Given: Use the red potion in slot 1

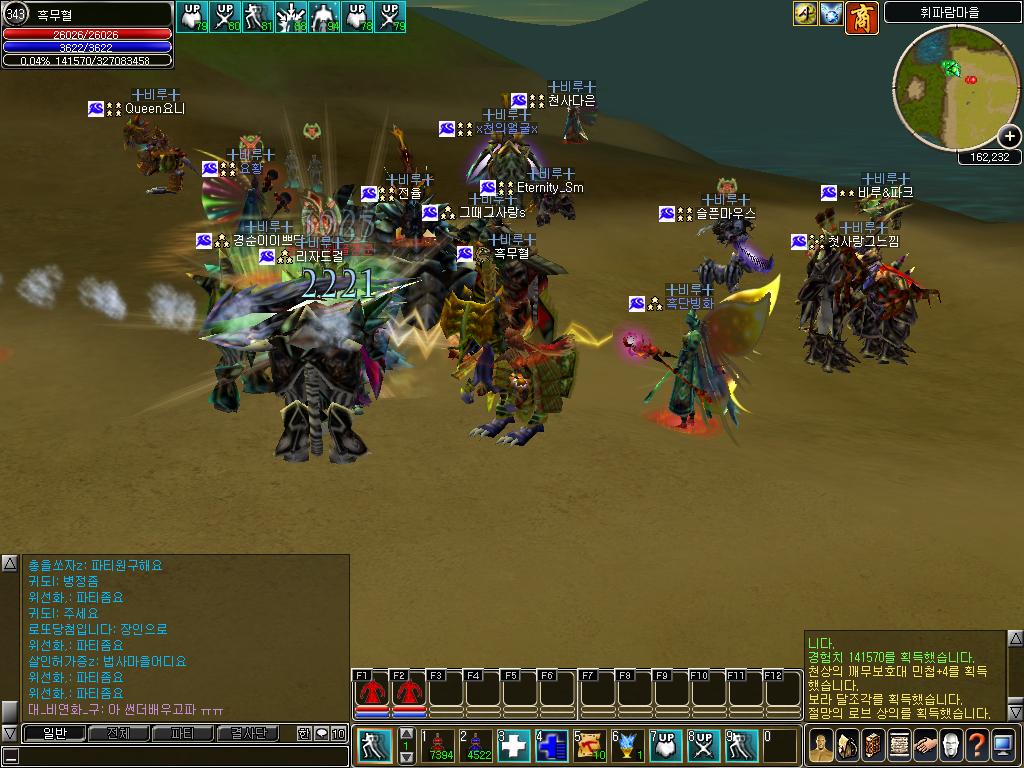Looking at the screenshot, I should [x=438, y=746].
